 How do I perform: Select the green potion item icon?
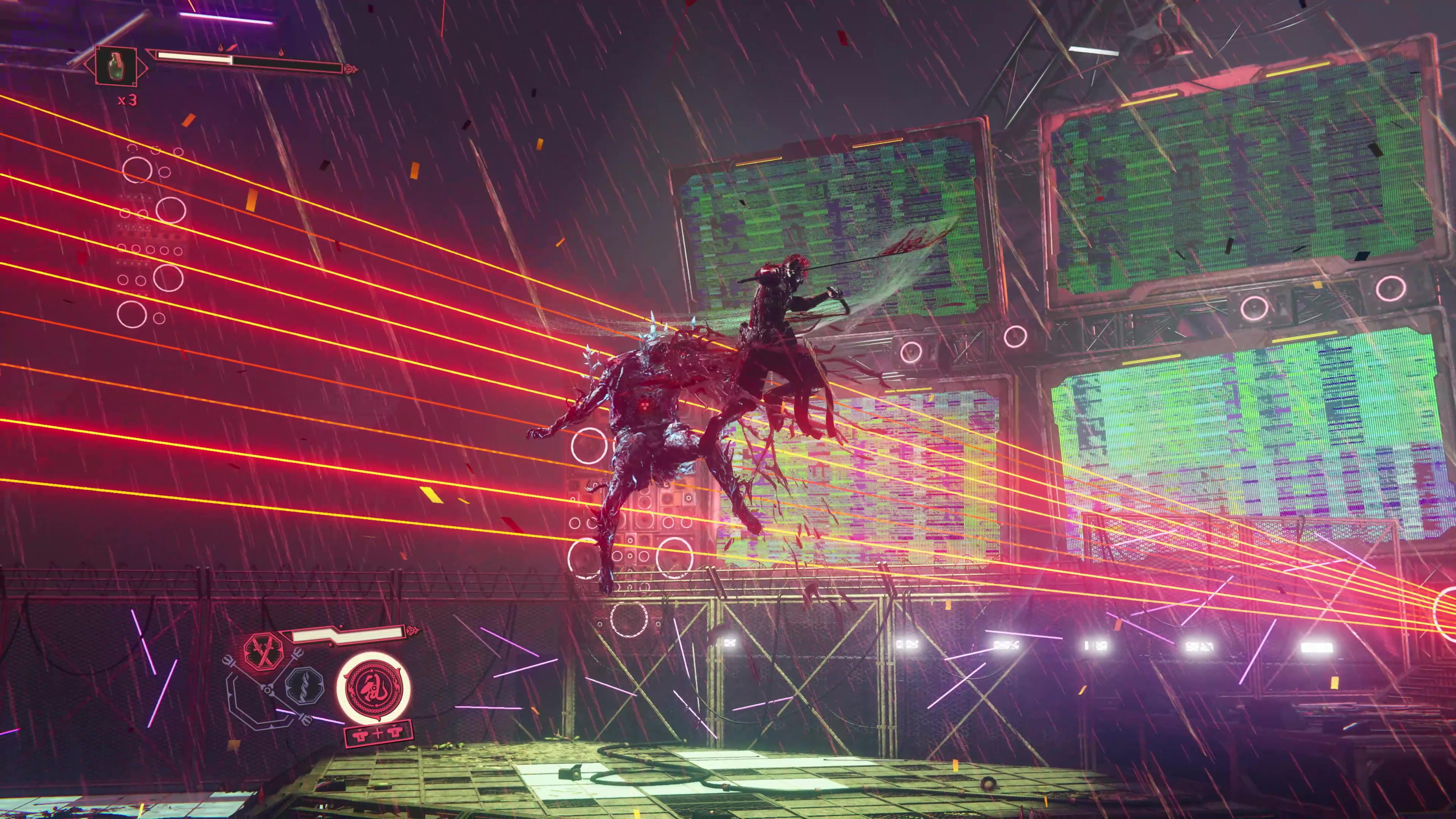(x=116, y=68)
